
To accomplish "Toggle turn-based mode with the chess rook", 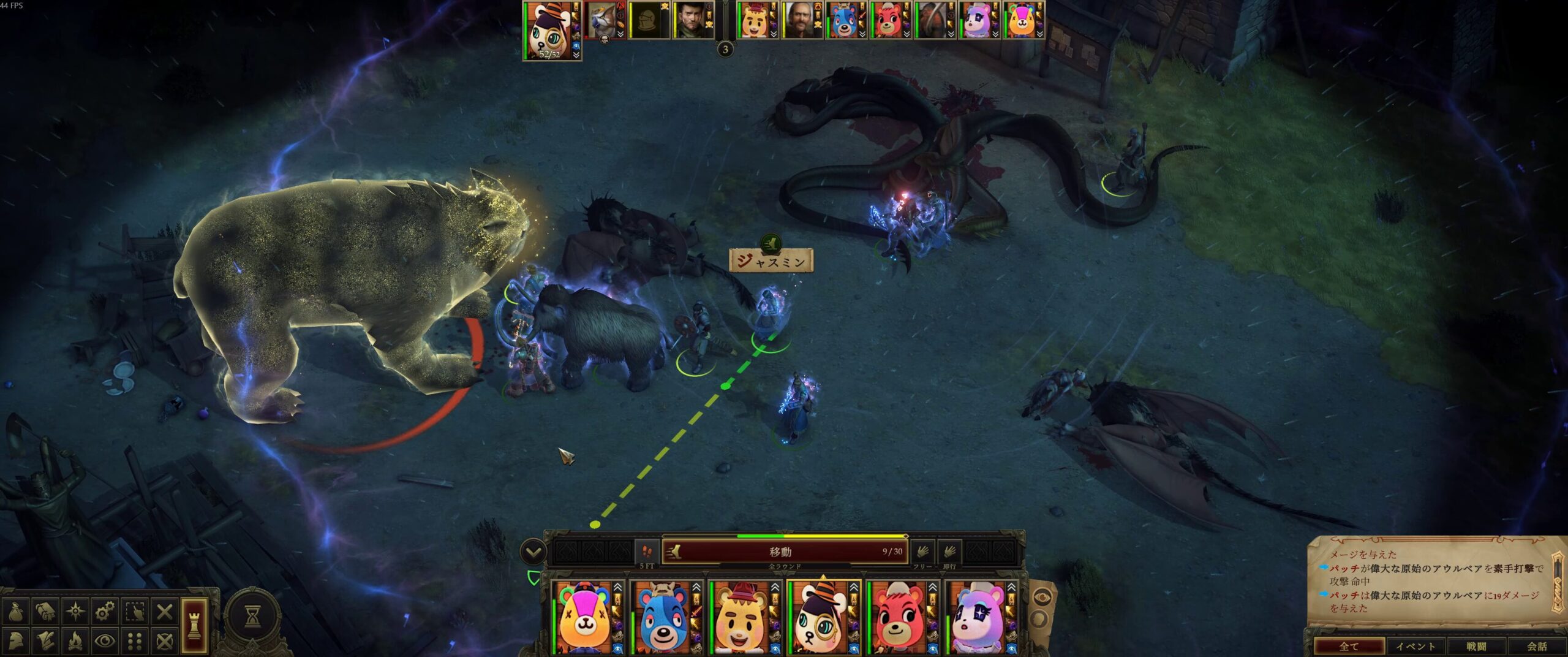I will (x=193, y=625).
